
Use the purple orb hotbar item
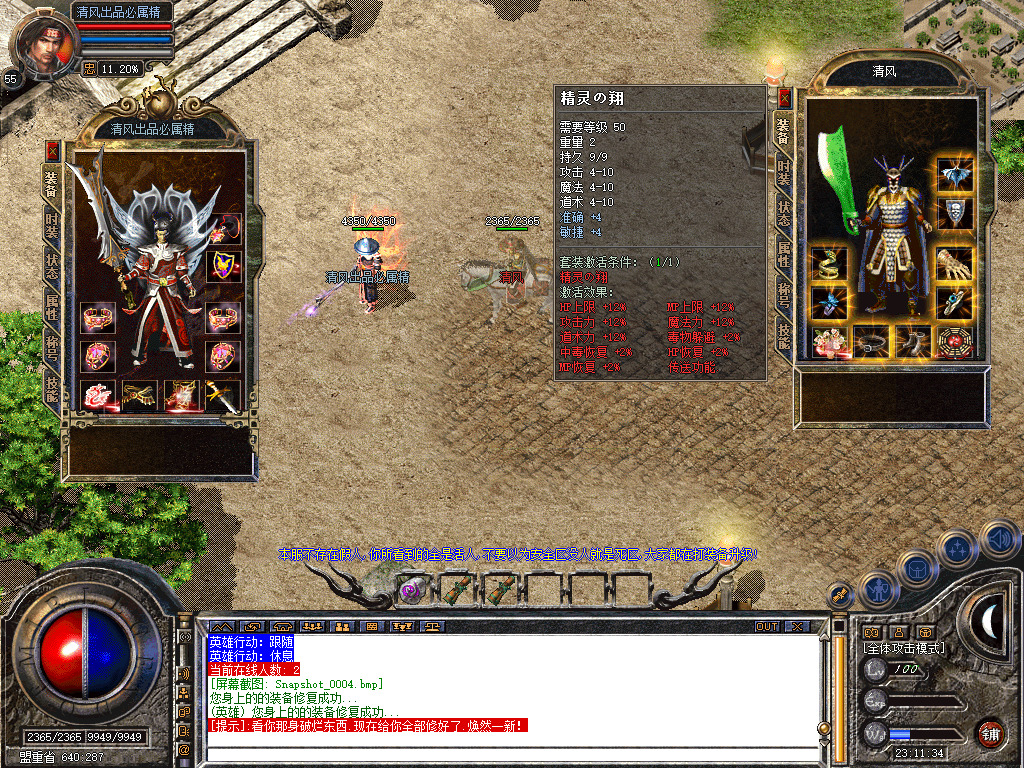click(411, 590)
